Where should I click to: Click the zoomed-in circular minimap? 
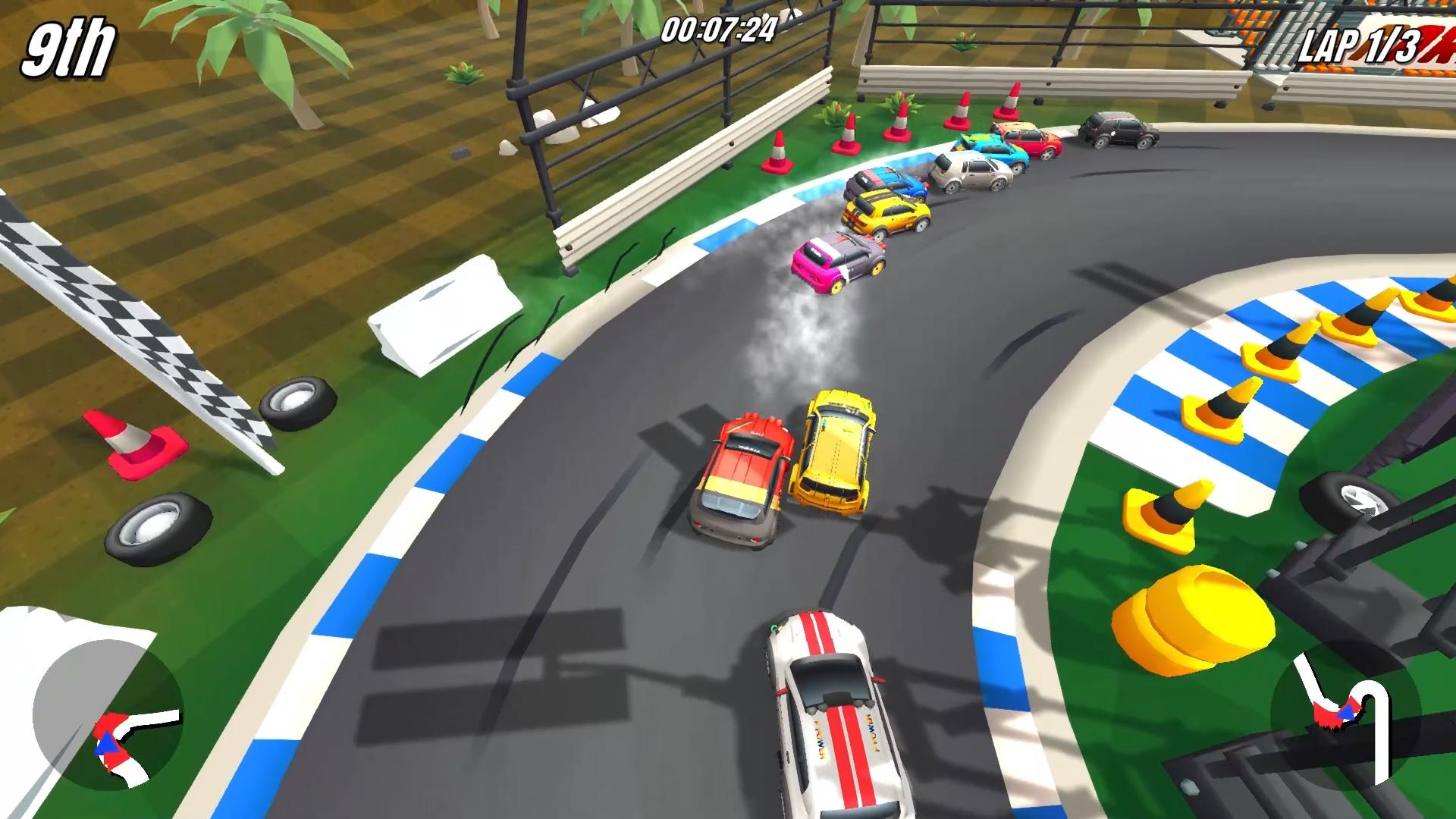coord(108,715)
